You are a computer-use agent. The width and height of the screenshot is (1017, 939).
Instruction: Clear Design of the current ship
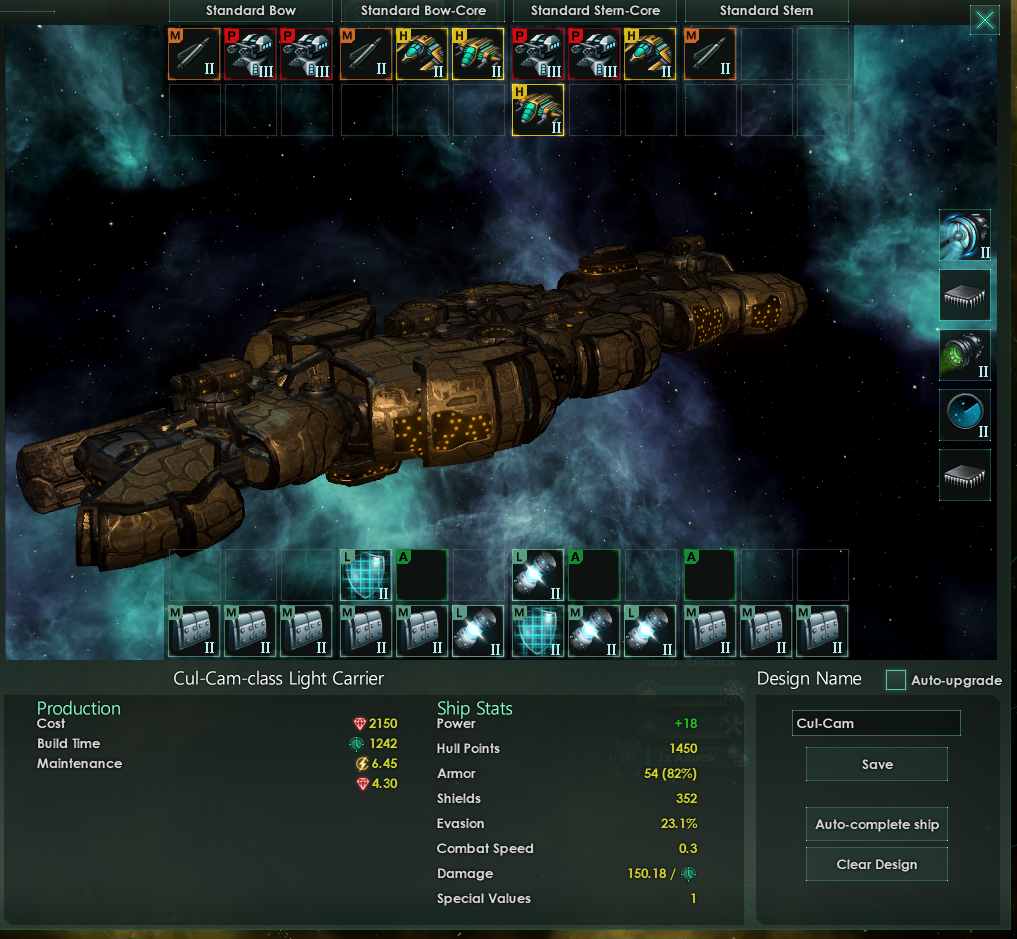(x=876, y=865)
